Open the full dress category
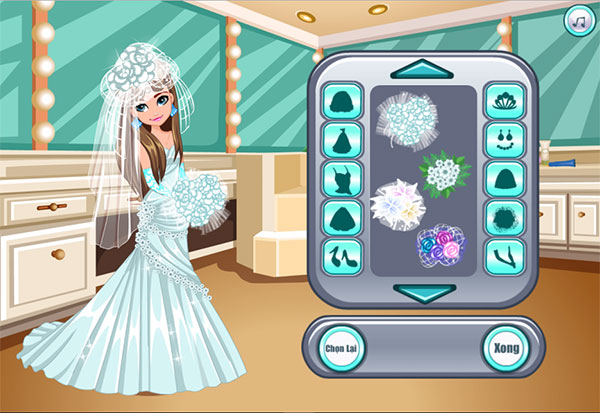600x413 pixels. pyautogui.click(x=342, y=139)
